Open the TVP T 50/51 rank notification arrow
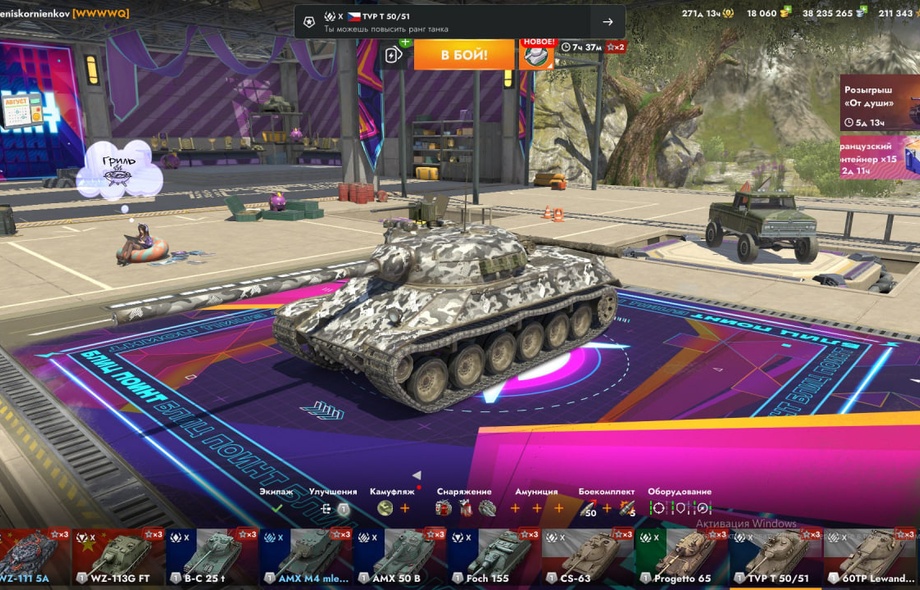The height and width of the screenshot is (590, 920). [x=607, y=22]
